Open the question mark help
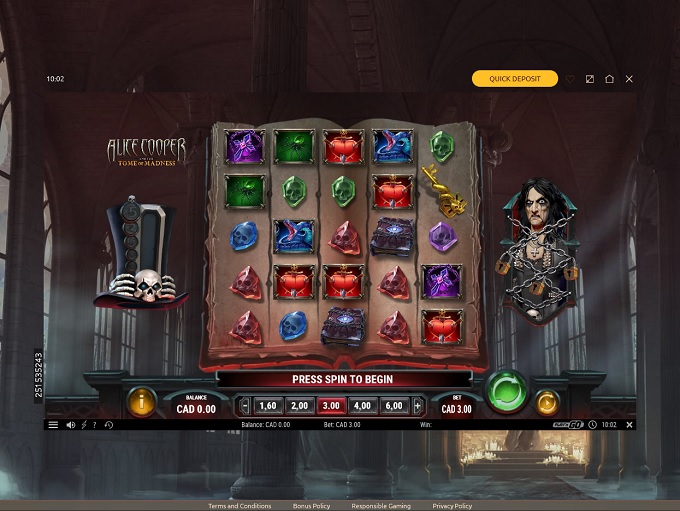This screenshot has height=511, width=680. [x=95, y=425]
